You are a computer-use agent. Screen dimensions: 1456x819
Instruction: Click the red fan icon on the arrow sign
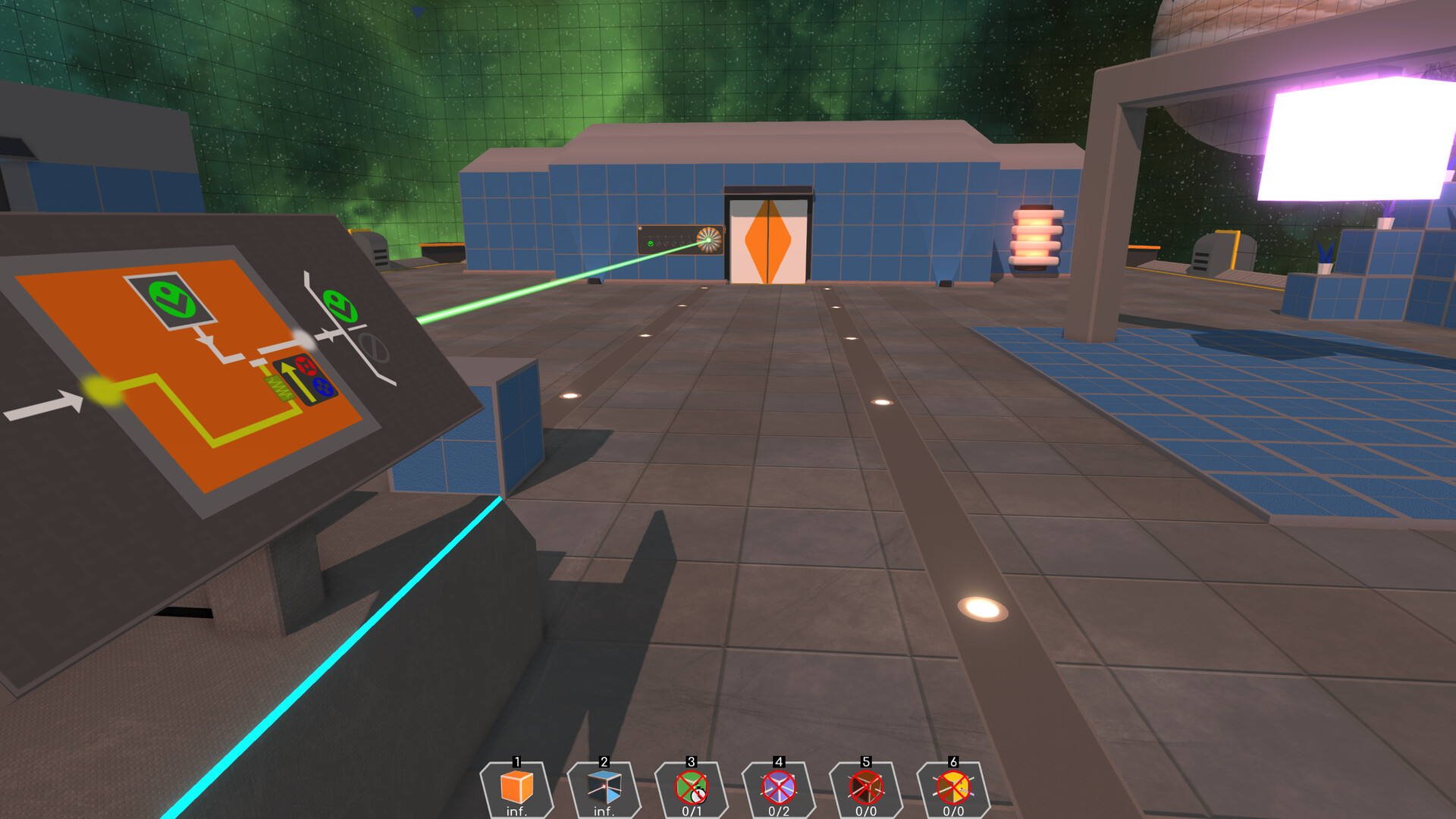click(x=306, y=366)
